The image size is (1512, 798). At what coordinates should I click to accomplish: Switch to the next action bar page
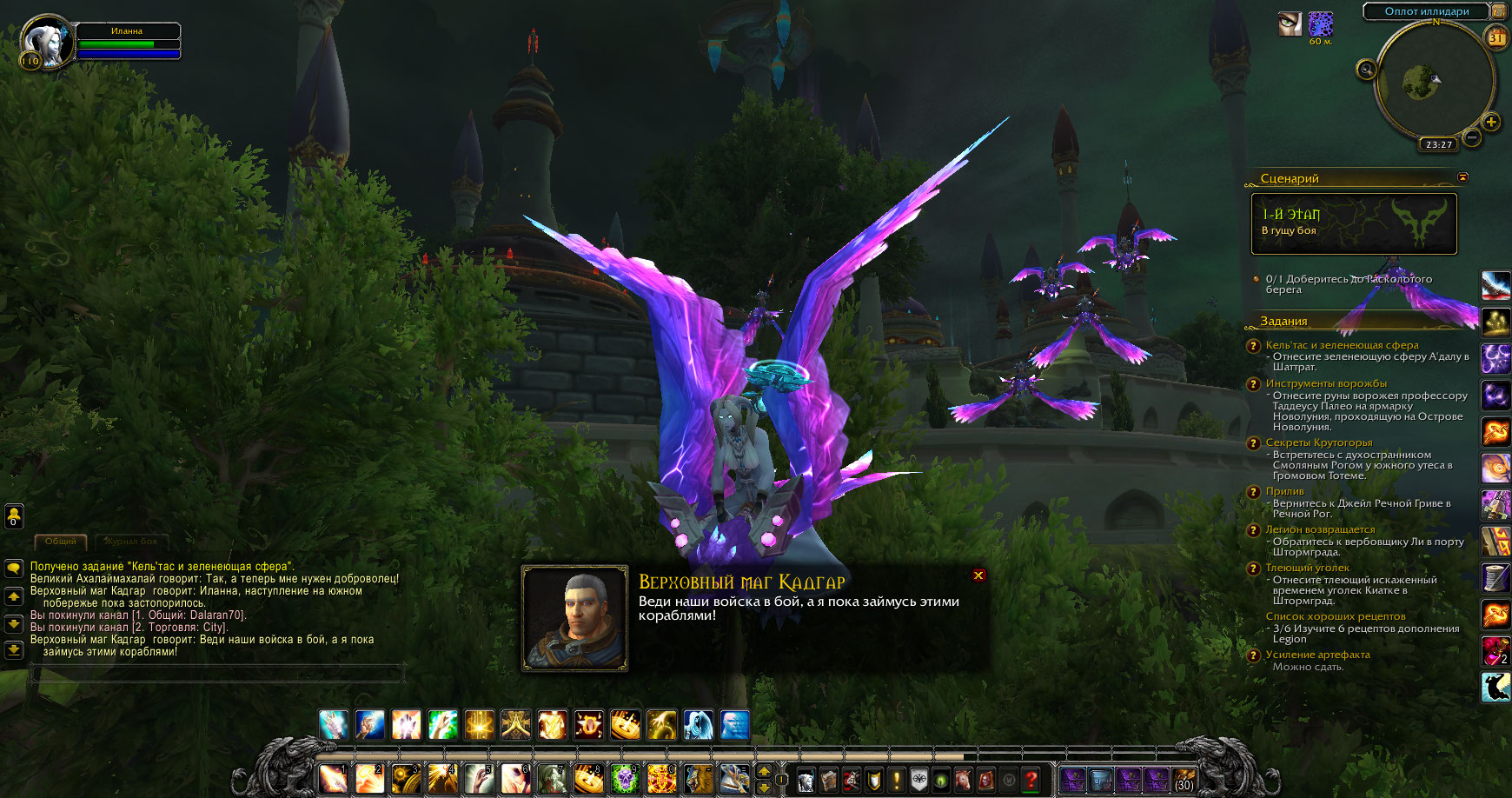tap(764, 770)
